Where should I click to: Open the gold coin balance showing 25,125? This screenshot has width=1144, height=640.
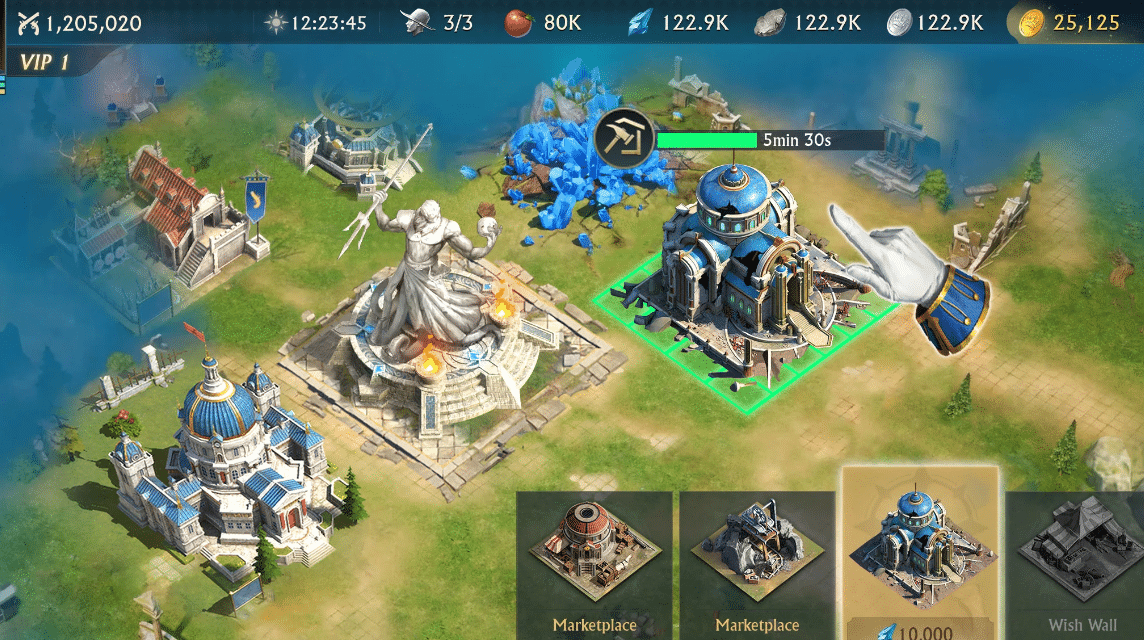(1072, 23)
